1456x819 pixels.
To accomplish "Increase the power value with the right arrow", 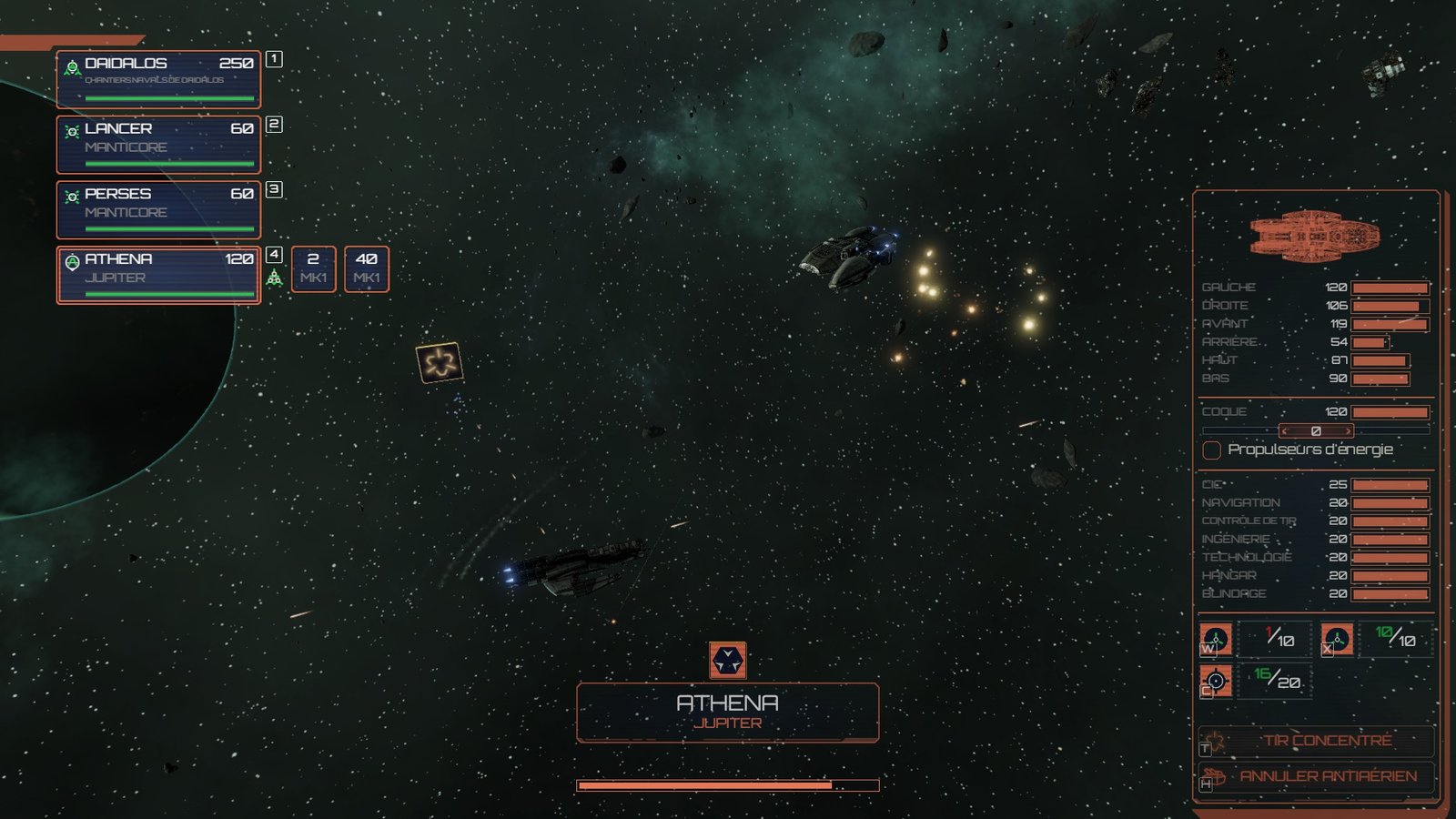I will click(1348, 430).
